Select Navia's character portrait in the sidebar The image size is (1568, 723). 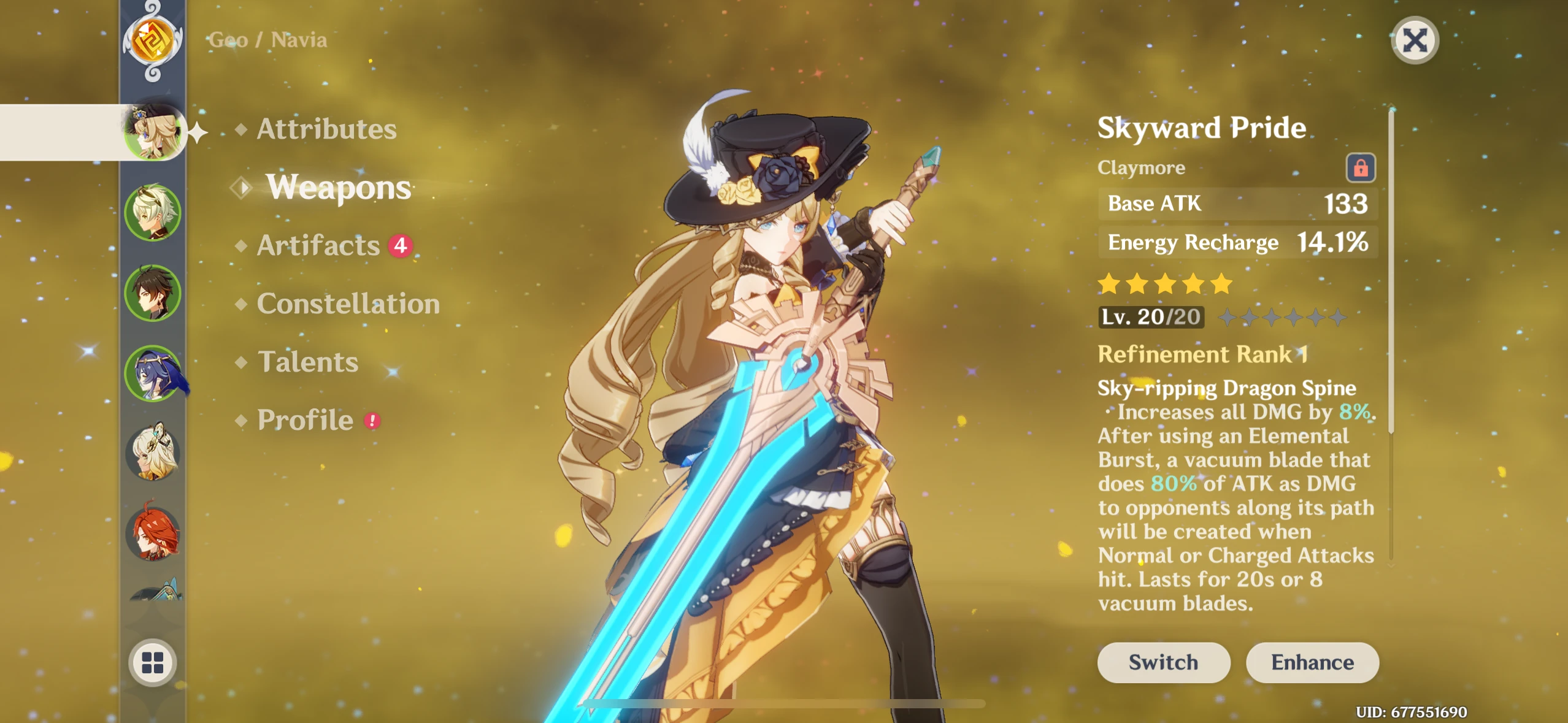[153, 132]
